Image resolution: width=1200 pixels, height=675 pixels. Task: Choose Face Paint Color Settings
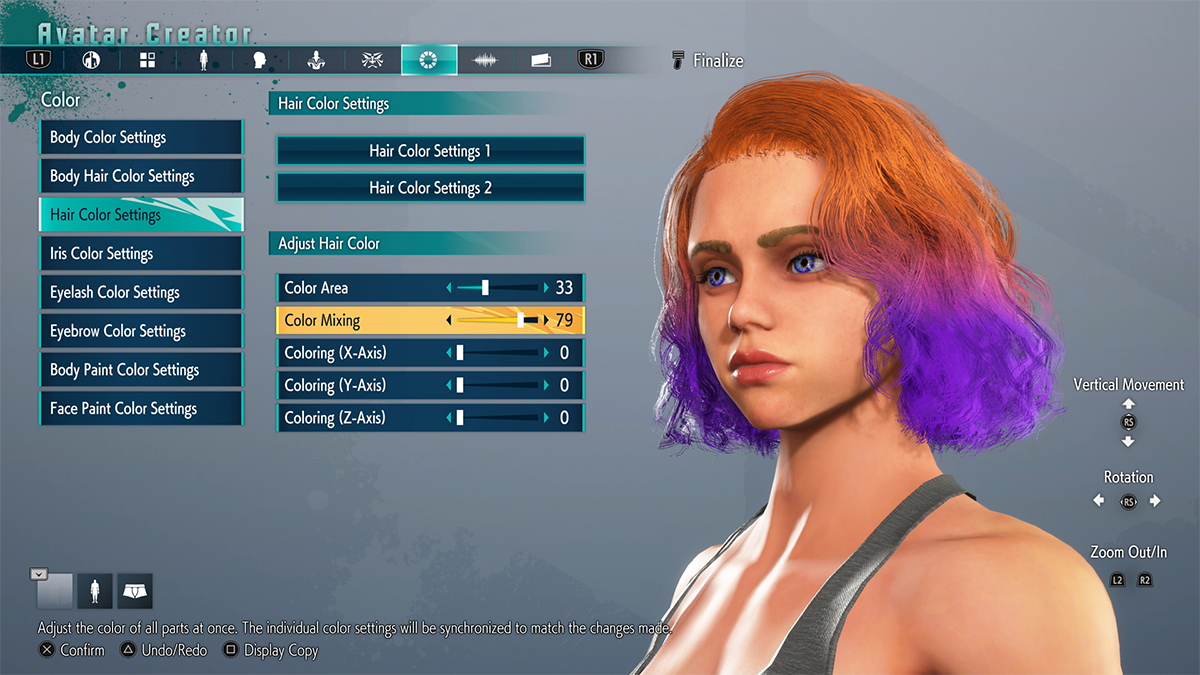(141, 408)
